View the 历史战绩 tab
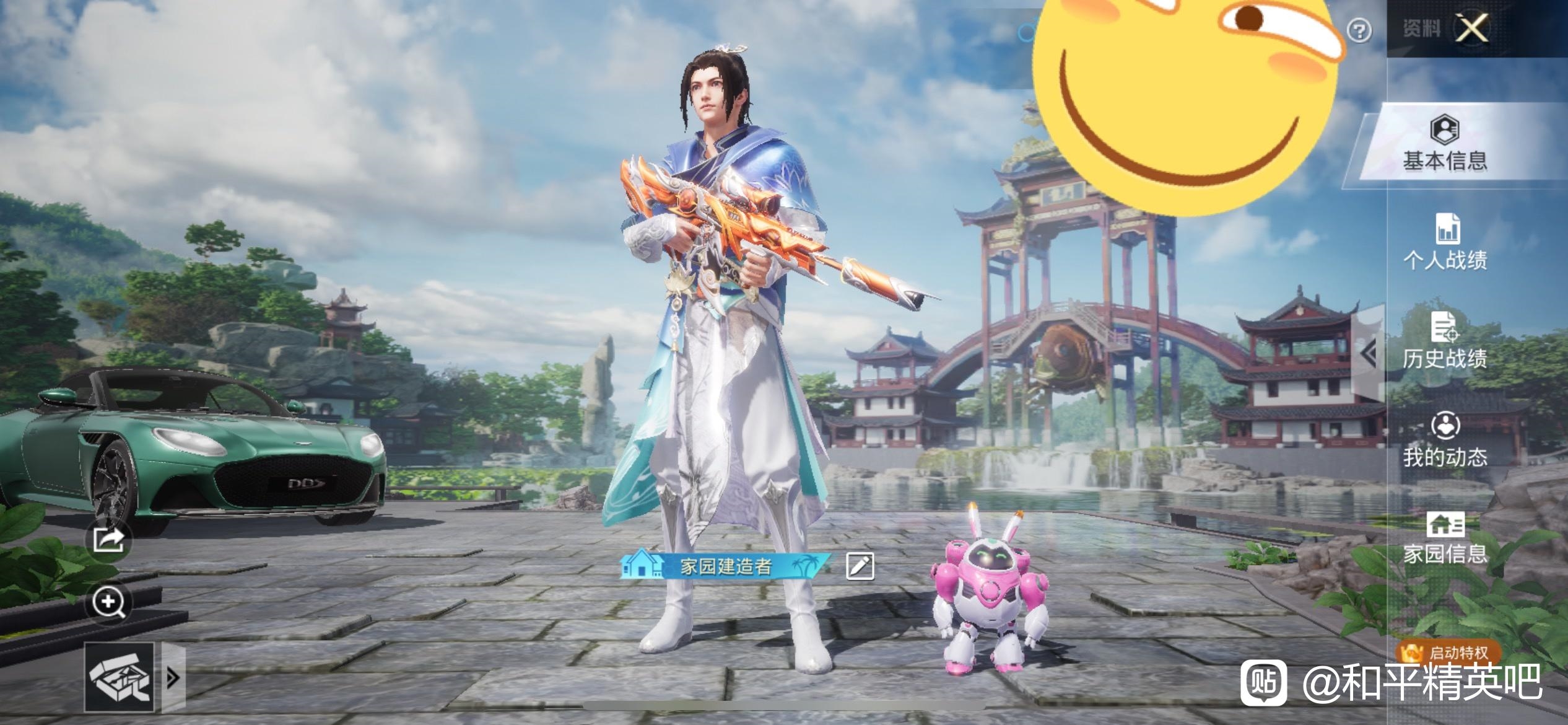 1445,341
